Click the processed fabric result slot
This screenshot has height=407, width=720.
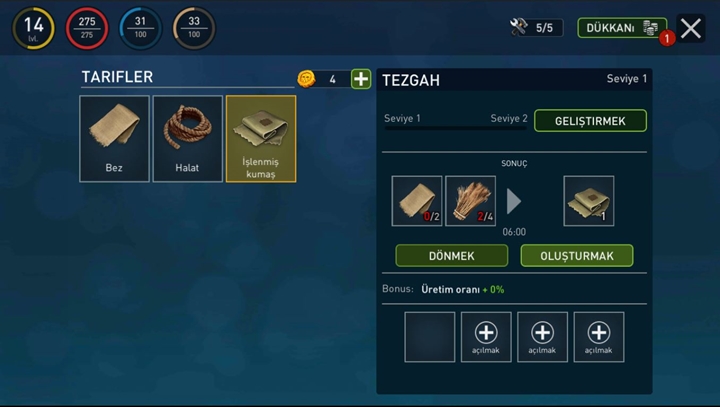[589, 200]
